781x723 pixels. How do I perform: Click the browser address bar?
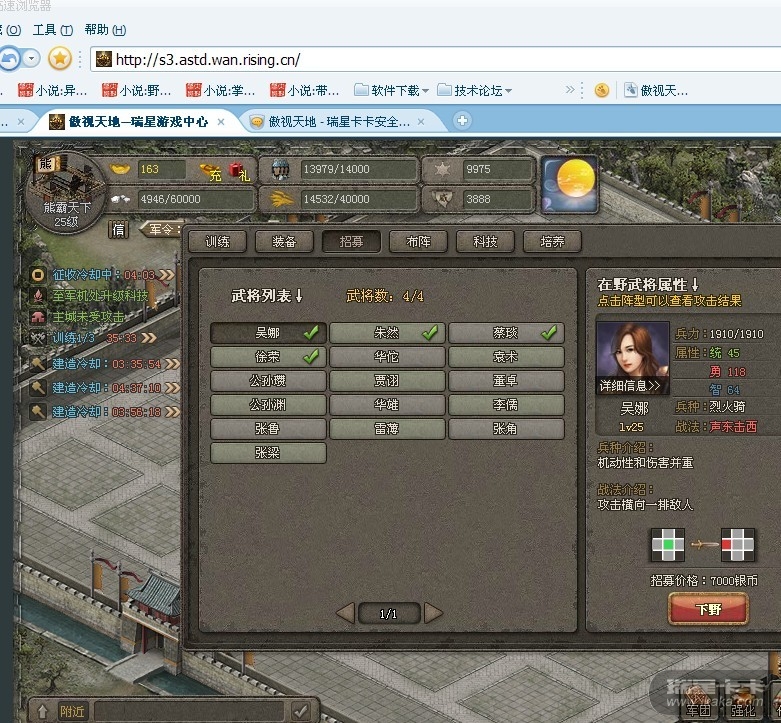click(x=440, y=60)
